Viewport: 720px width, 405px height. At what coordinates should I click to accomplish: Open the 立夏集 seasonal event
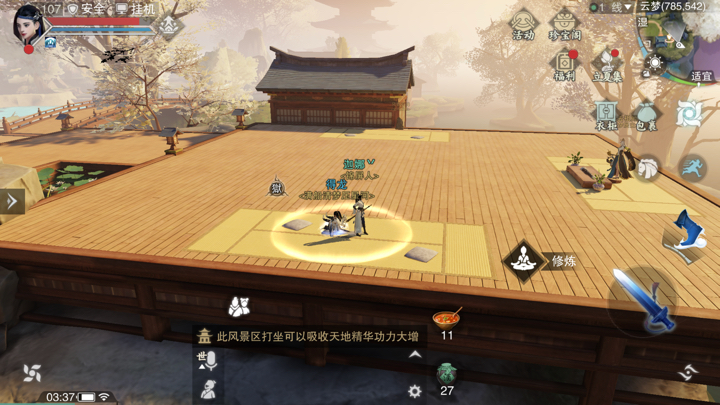point(607,64)
